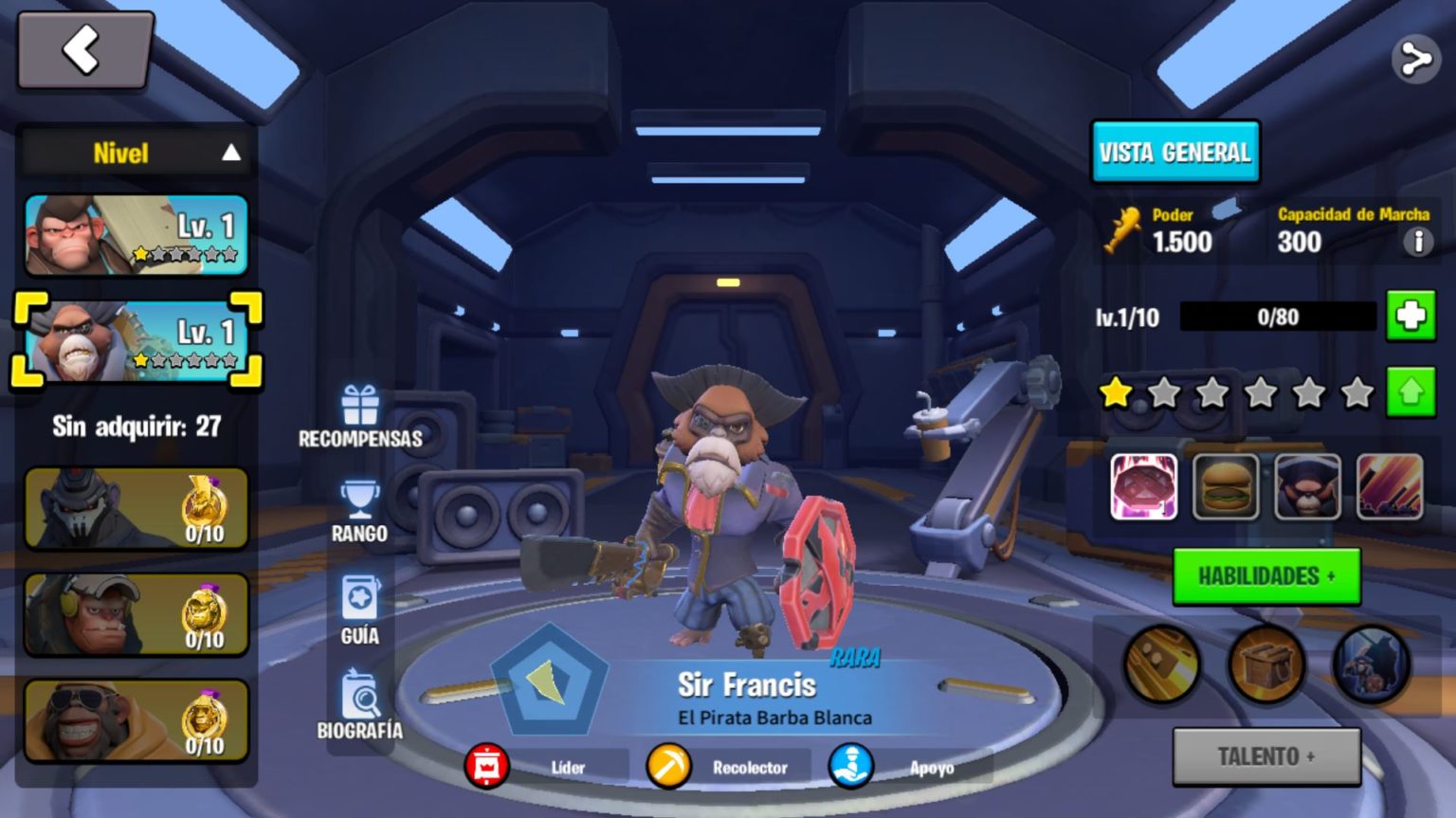Show the Biografía page
The height and width of the screenshot is (818, 1456).
(x=359, y=706)
